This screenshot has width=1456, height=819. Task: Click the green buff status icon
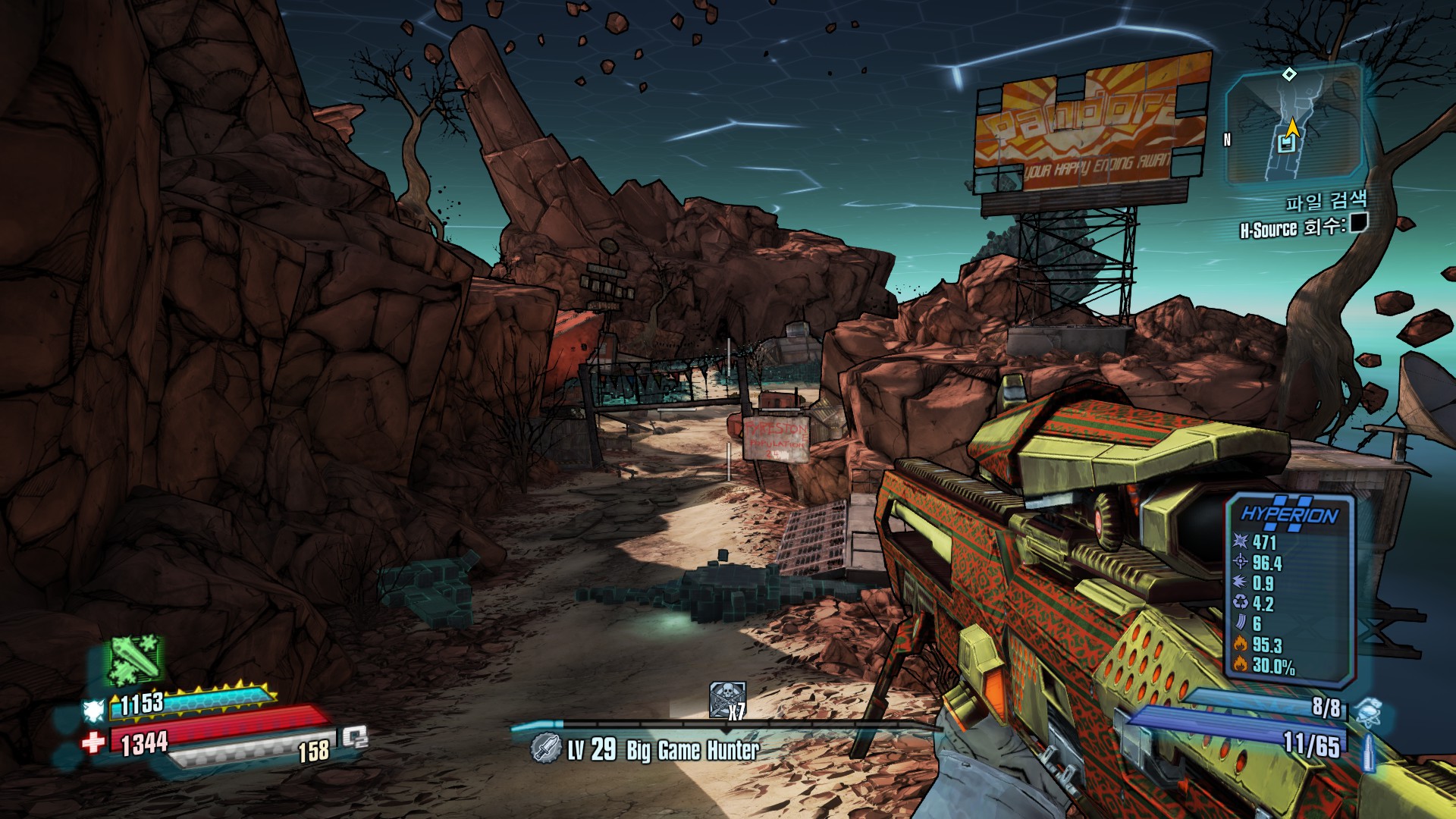coord(134,658)
